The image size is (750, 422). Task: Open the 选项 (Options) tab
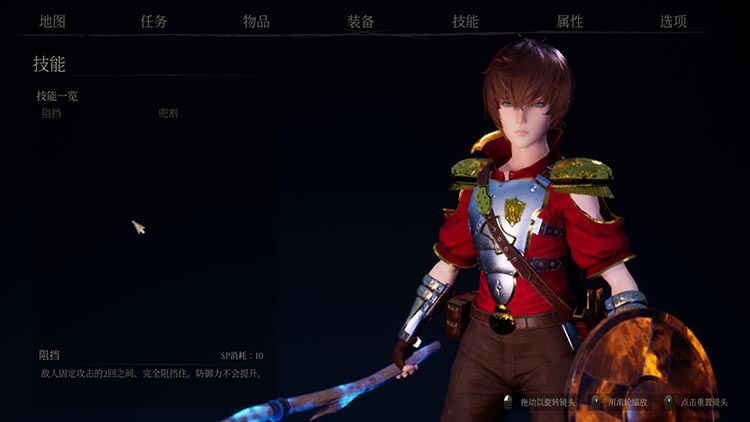tap(673, 21)
